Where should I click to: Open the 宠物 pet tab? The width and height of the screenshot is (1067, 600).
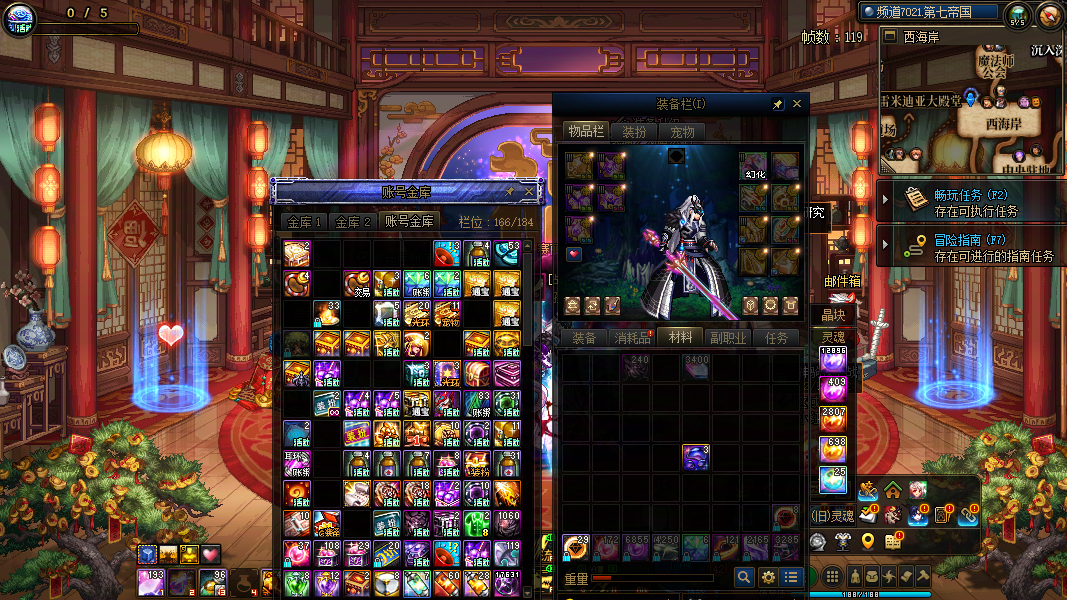point(683,132)
